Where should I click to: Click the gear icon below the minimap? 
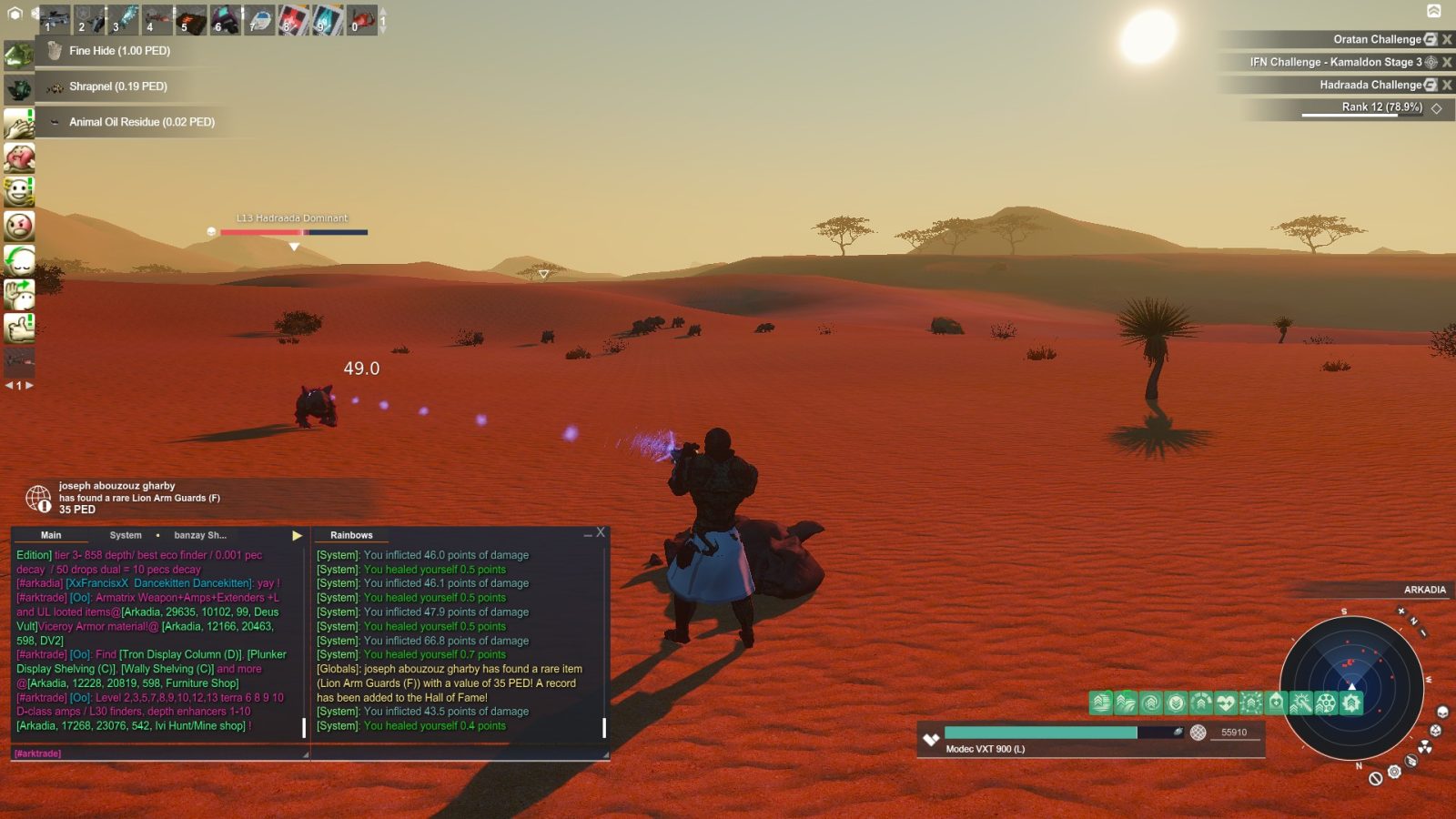coord(1395,771)
